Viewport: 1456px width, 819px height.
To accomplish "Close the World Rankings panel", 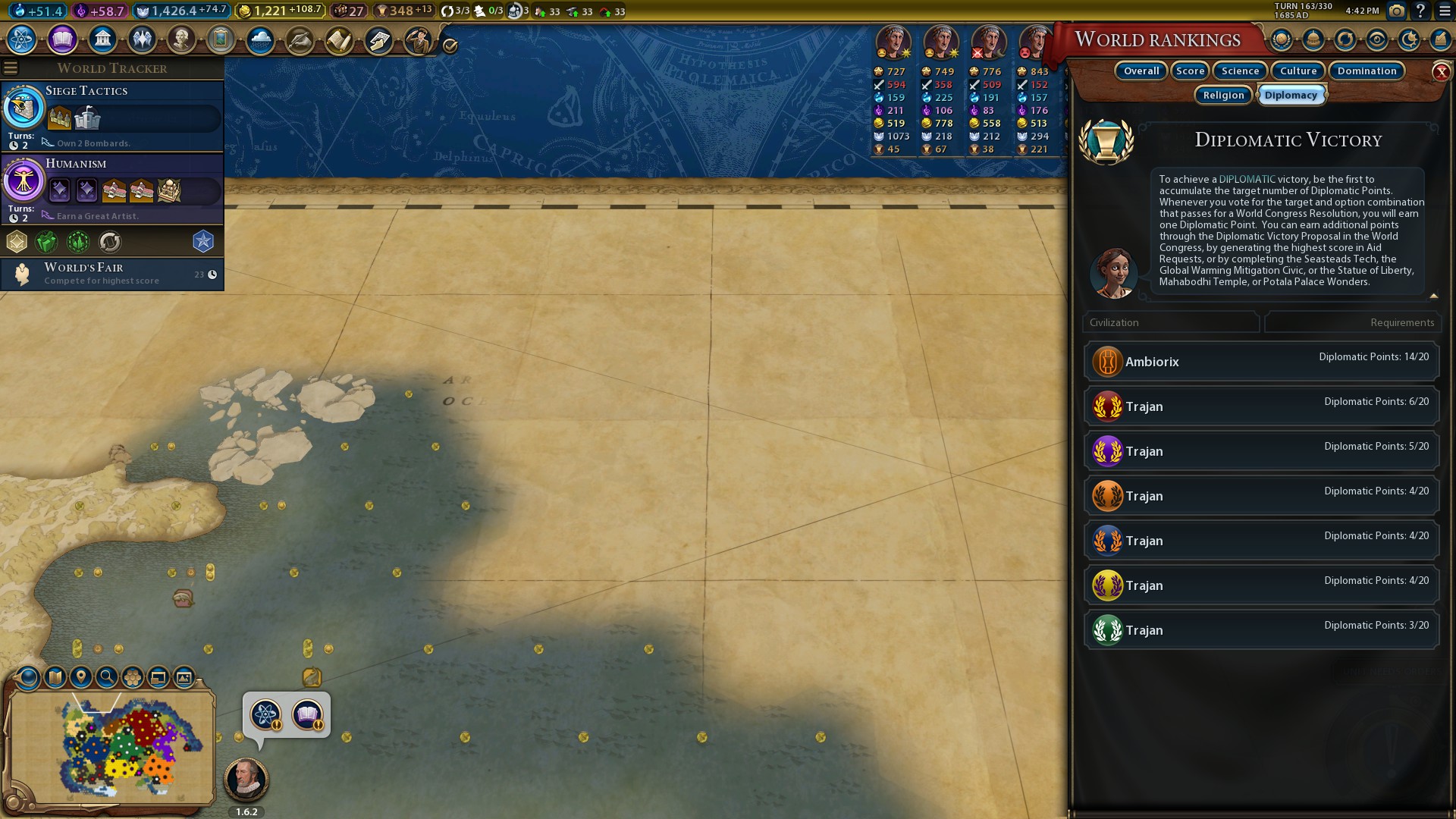I will [x=1441, y=72].
